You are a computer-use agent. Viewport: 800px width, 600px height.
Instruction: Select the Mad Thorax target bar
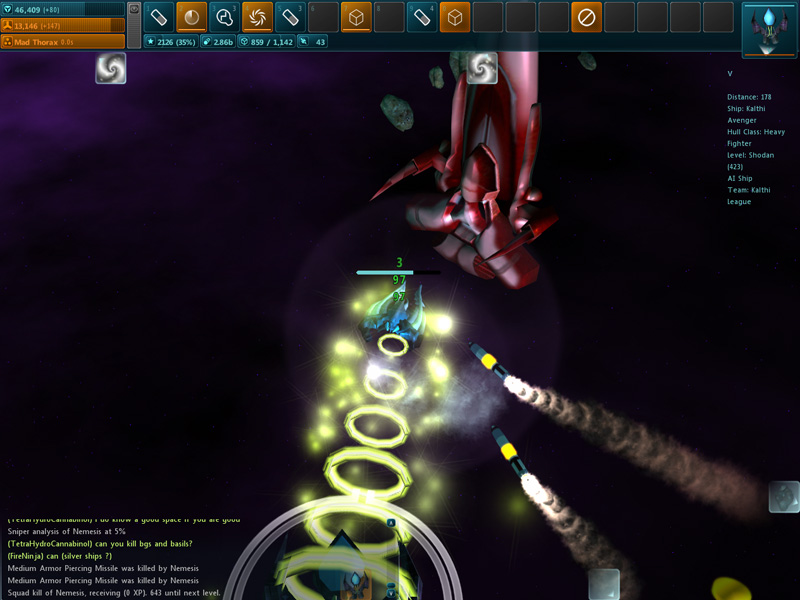click(63, 42)
